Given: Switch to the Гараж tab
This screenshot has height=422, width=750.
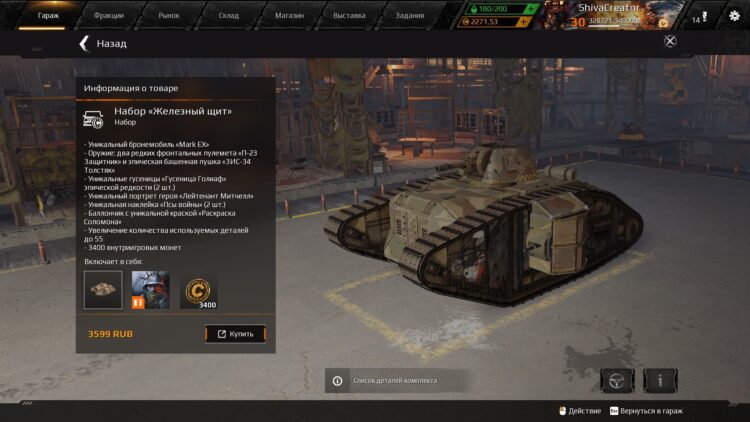Looking at the screenshot, I should (48, 16).
